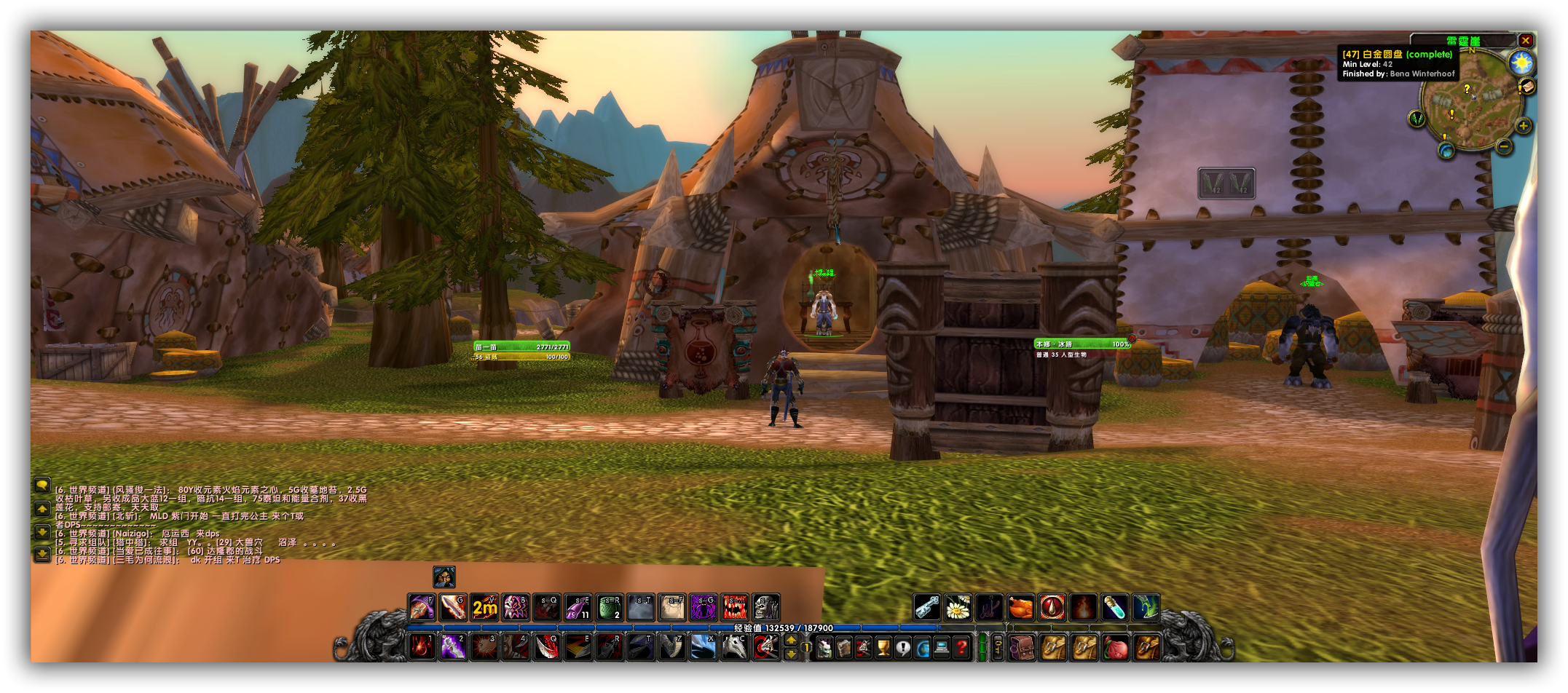
Task: Open the brown backpack bag slot
Action: pyautogui.click(x=1023, y=647)
